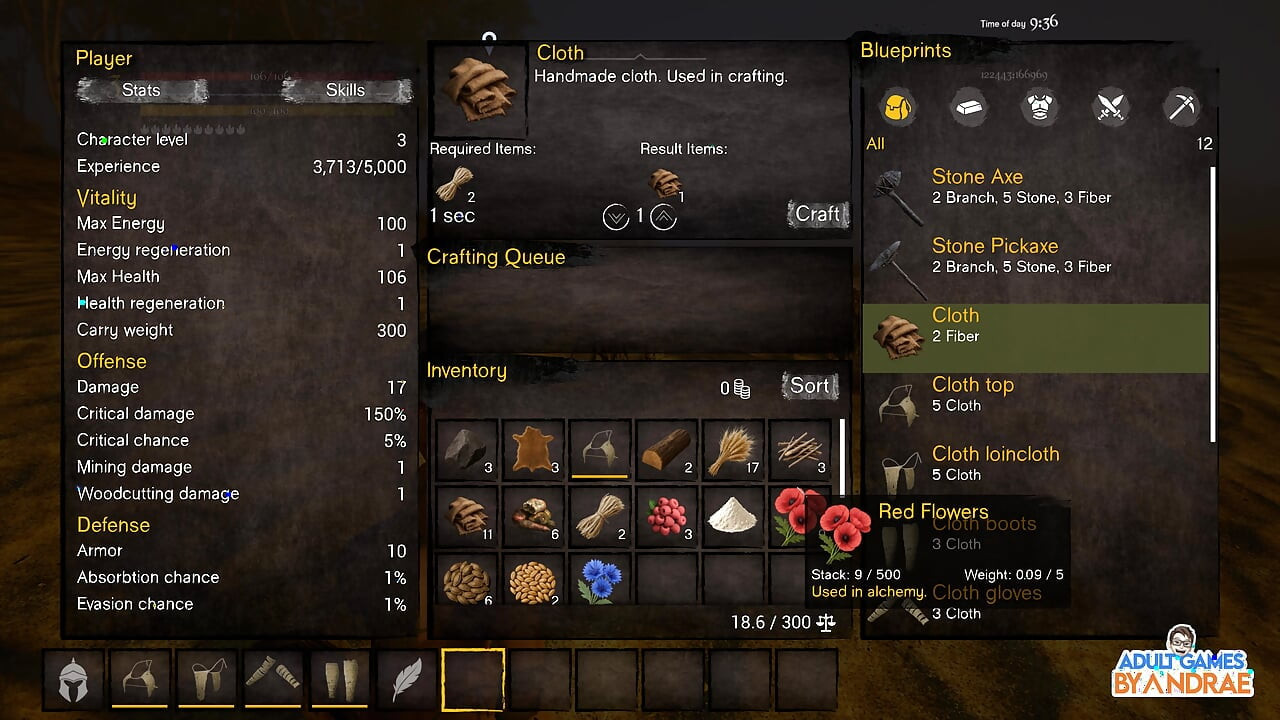This screenshot has width=1280, height=720.
Task: Select the wheat bundle in inventory
Action: [x=733, y=451]
